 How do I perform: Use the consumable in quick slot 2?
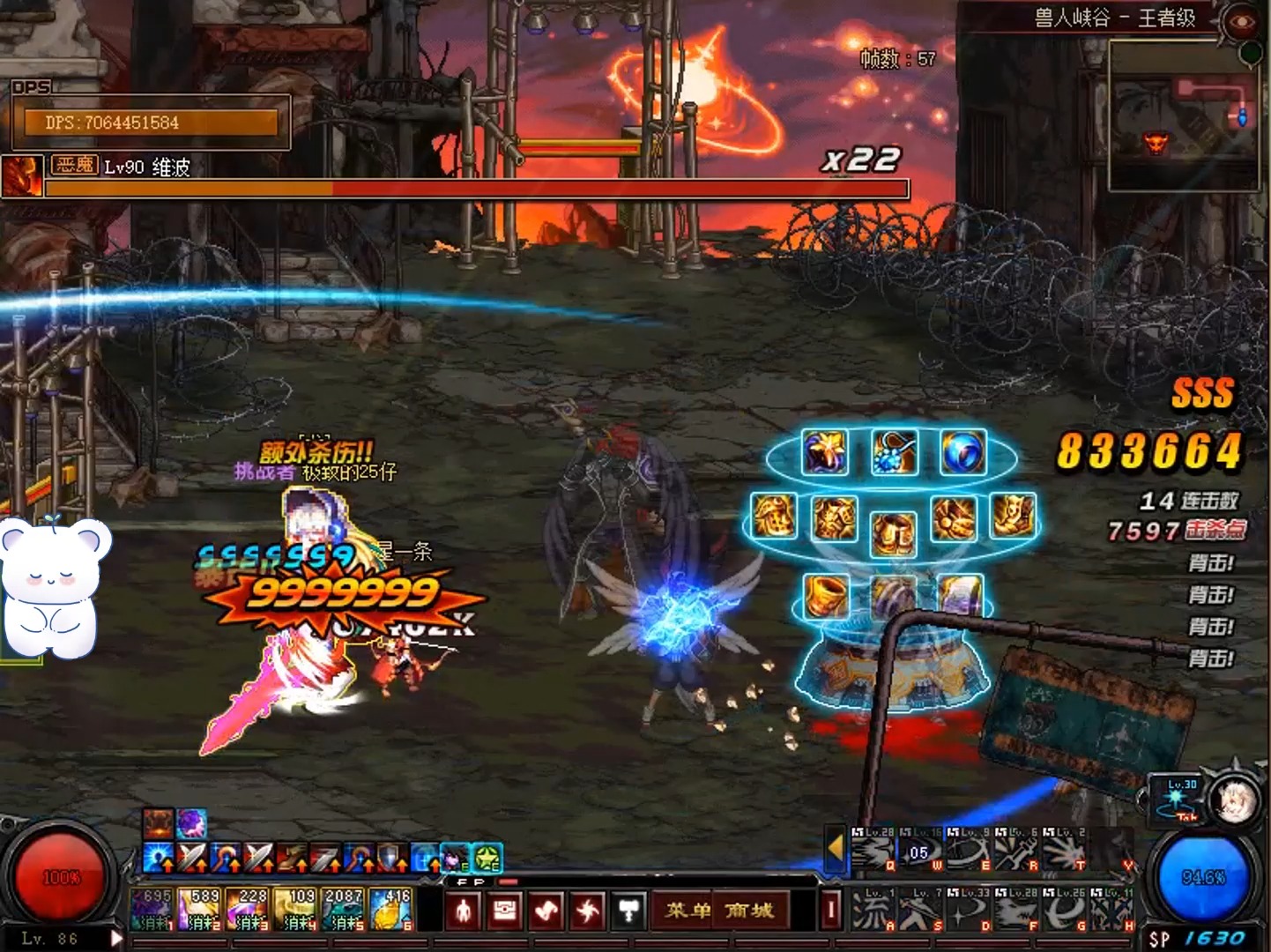[200, 910]
